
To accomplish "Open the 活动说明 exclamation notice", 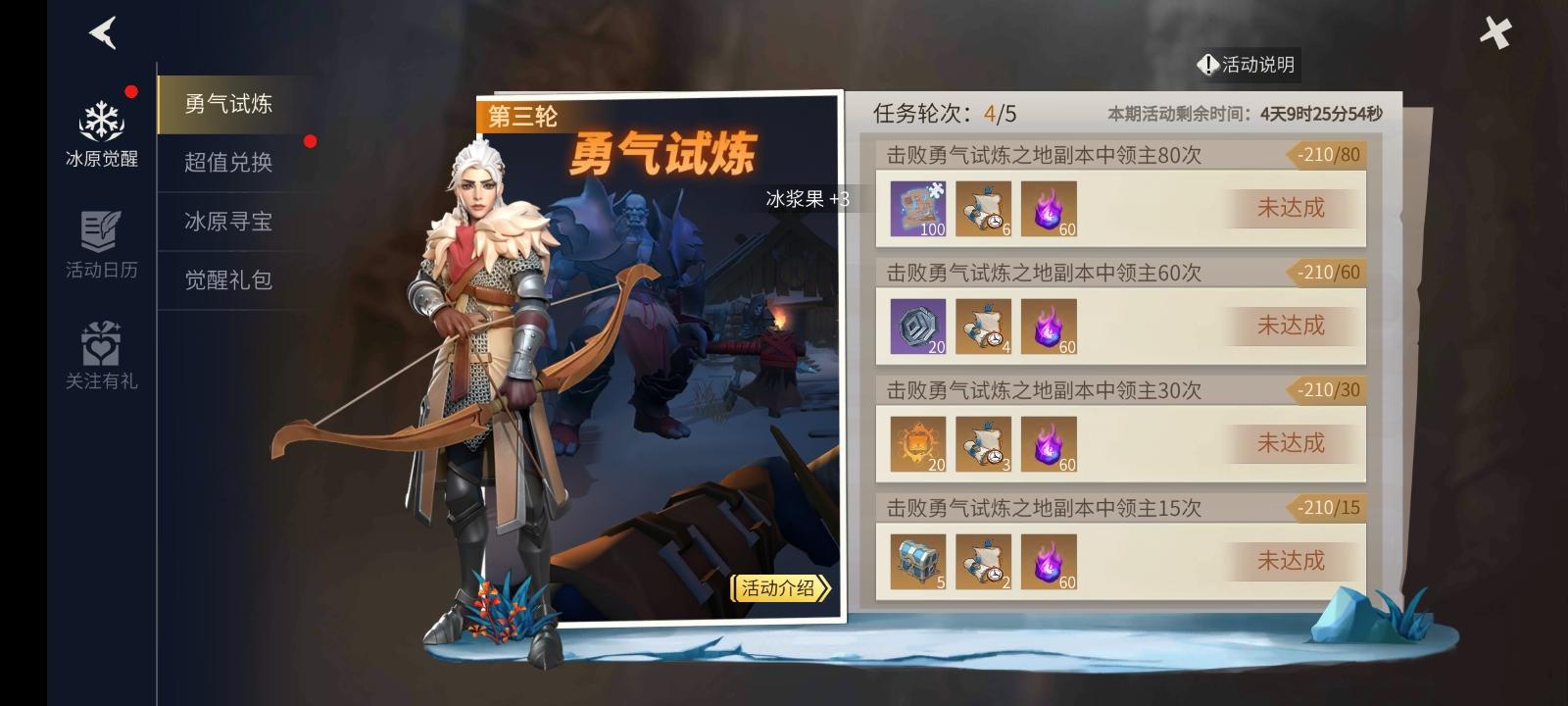I will (1247, 65).
